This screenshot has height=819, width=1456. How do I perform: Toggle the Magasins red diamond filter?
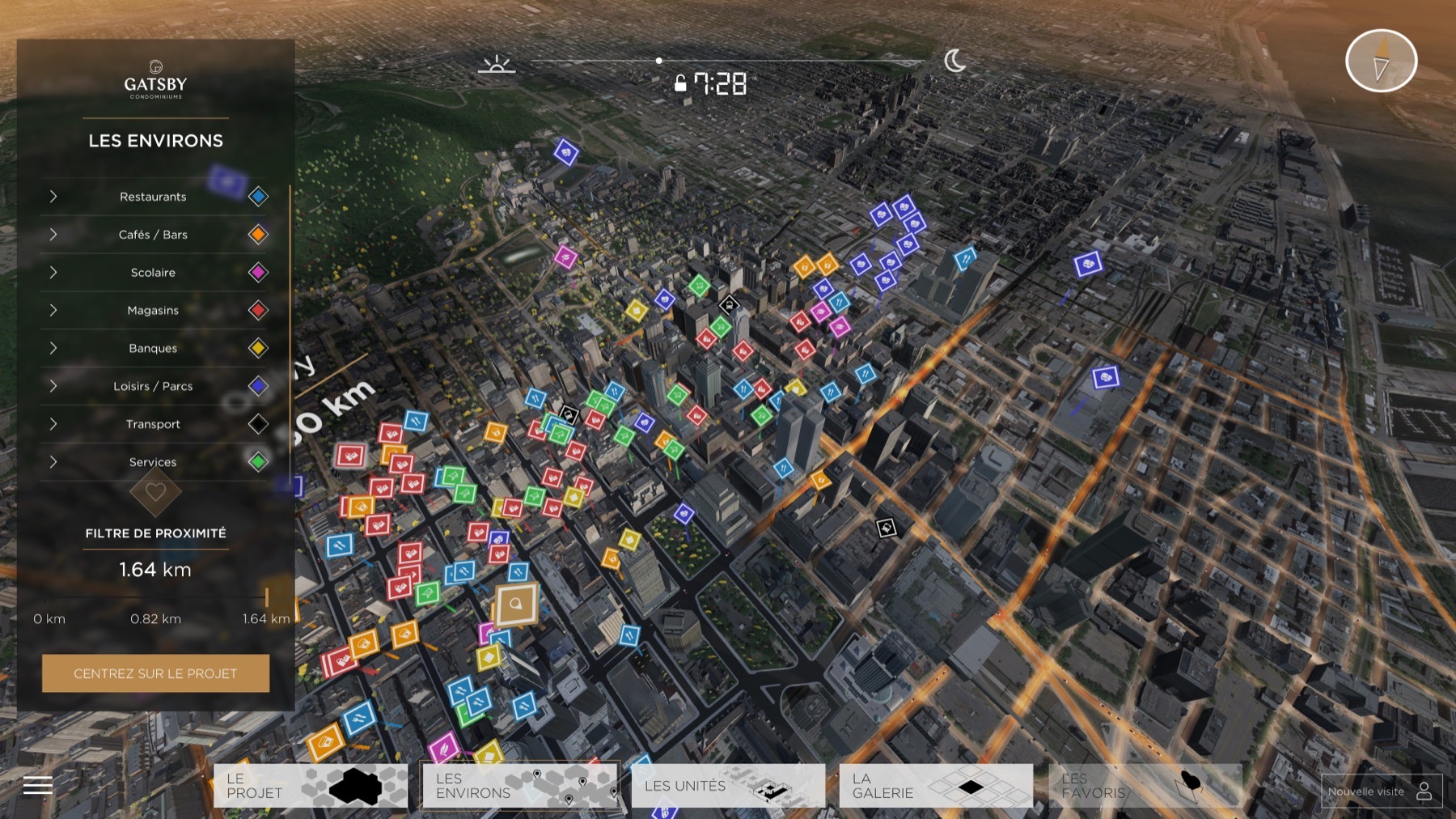[x=258, y=310]
